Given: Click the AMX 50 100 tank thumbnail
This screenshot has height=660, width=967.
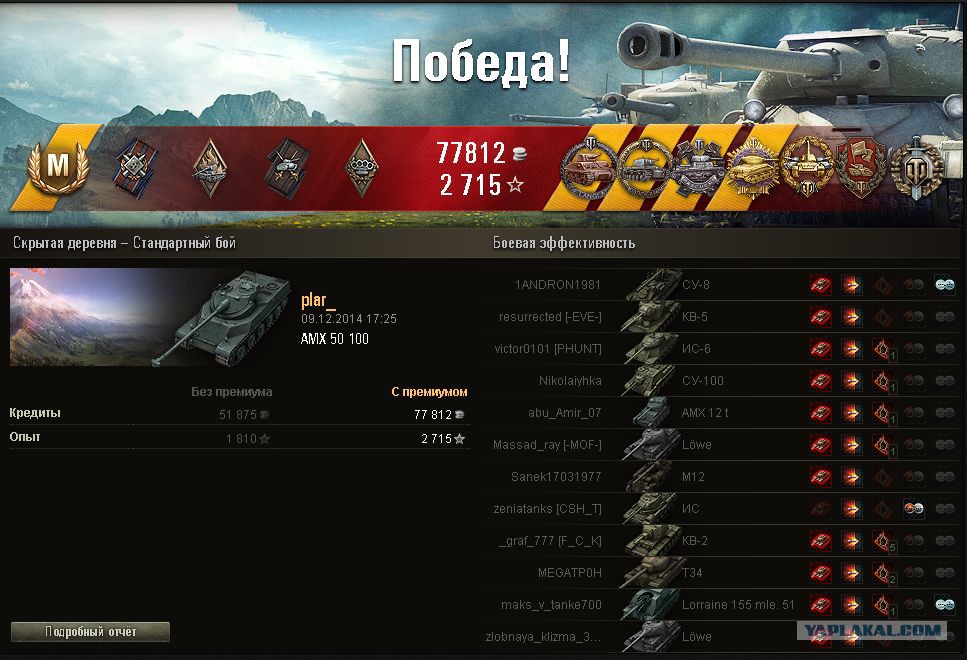Looking at the screenshot, I should [x=150, y=317].
